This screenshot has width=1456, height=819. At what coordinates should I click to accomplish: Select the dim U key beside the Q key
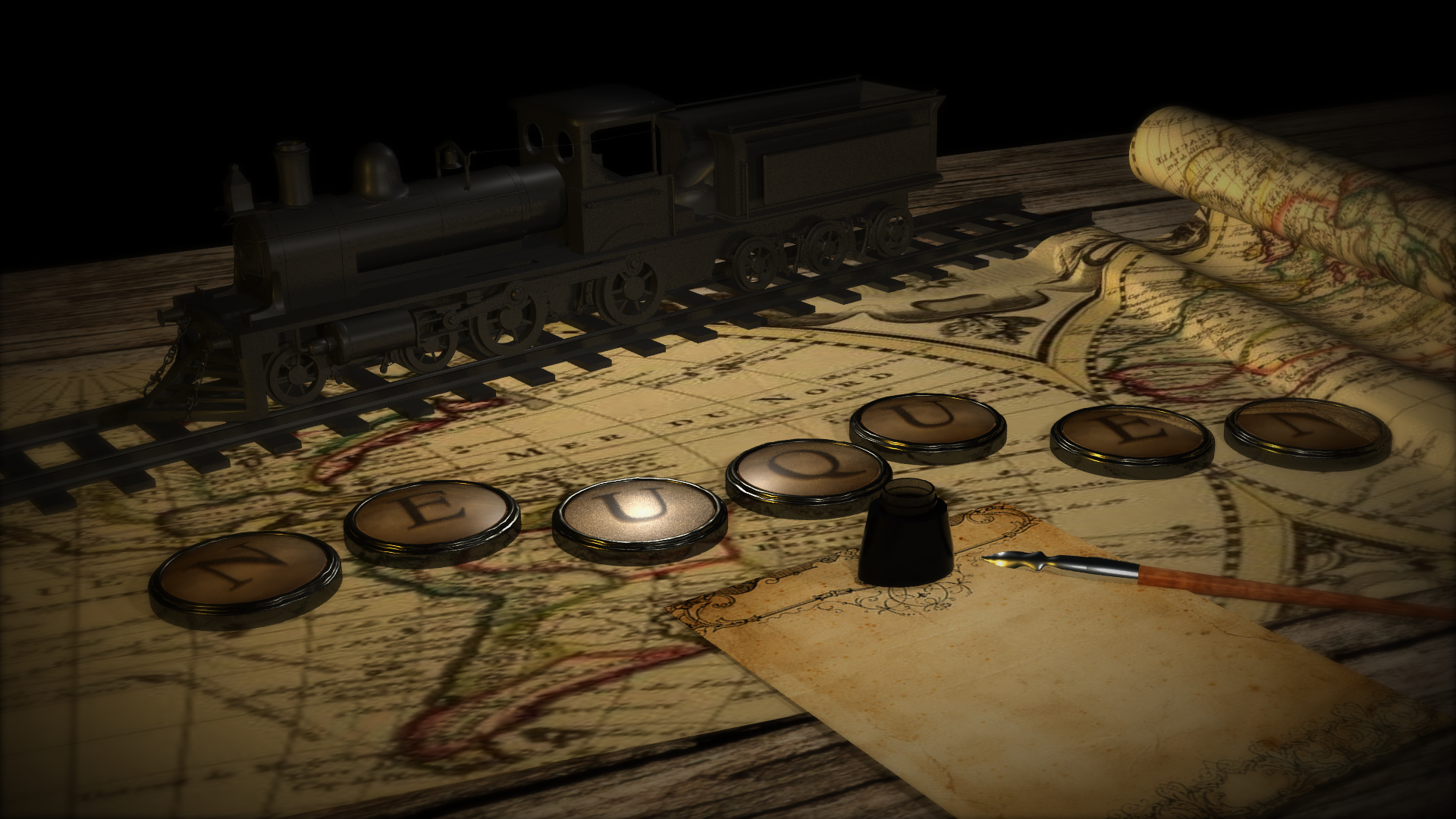pos(927,421)
